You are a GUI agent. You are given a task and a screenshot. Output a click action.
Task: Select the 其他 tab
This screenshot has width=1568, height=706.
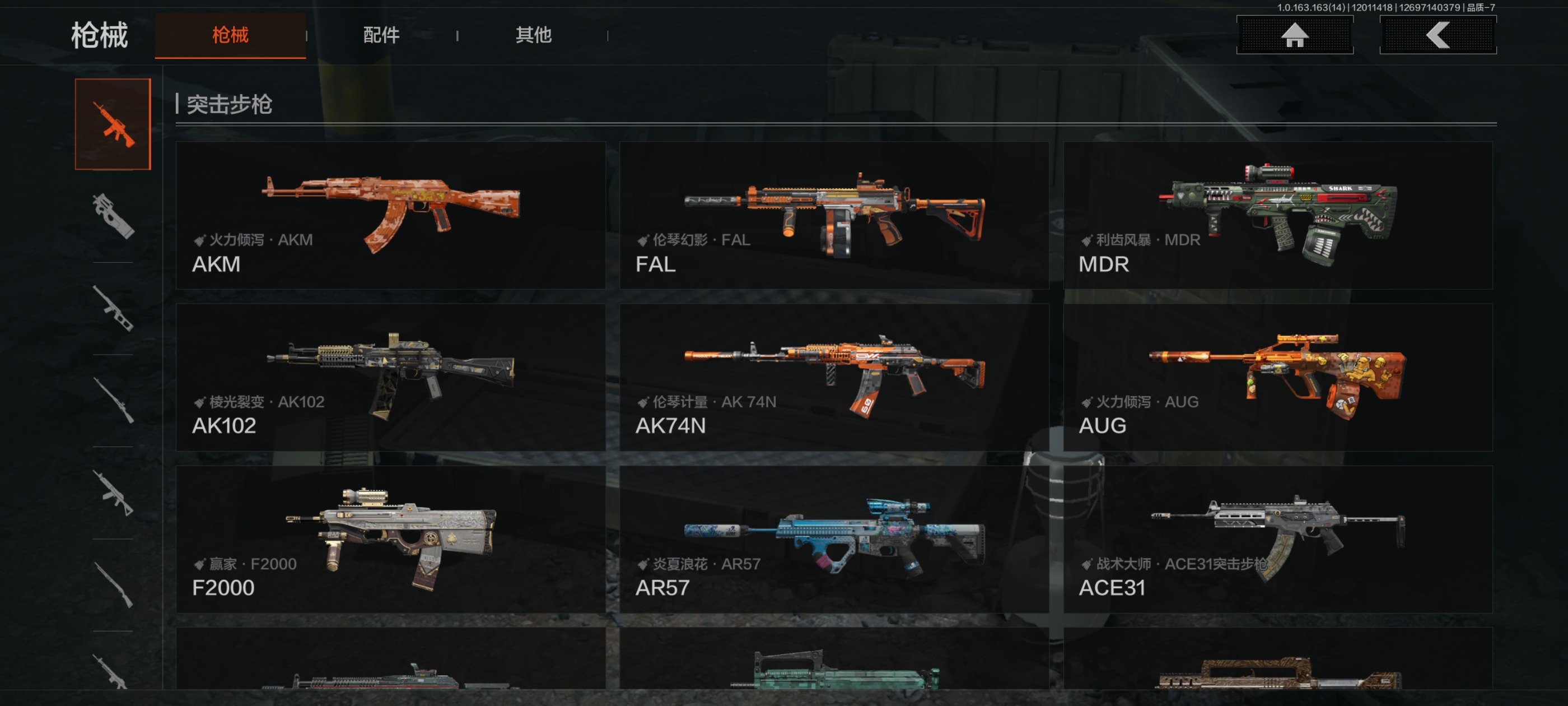click(x=533, y=35)
